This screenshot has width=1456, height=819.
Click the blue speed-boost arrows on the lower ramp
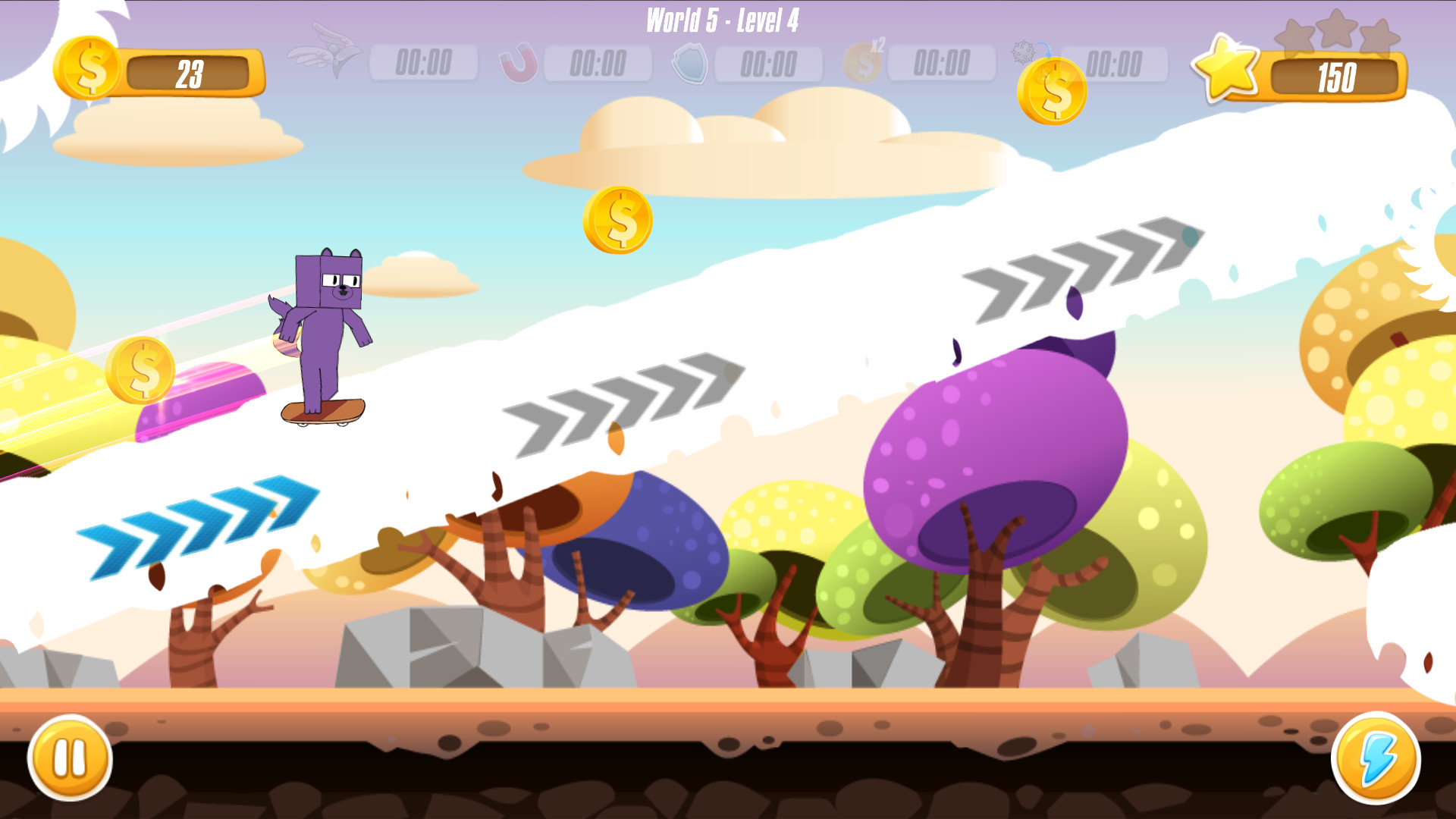[x=197, y=523]
